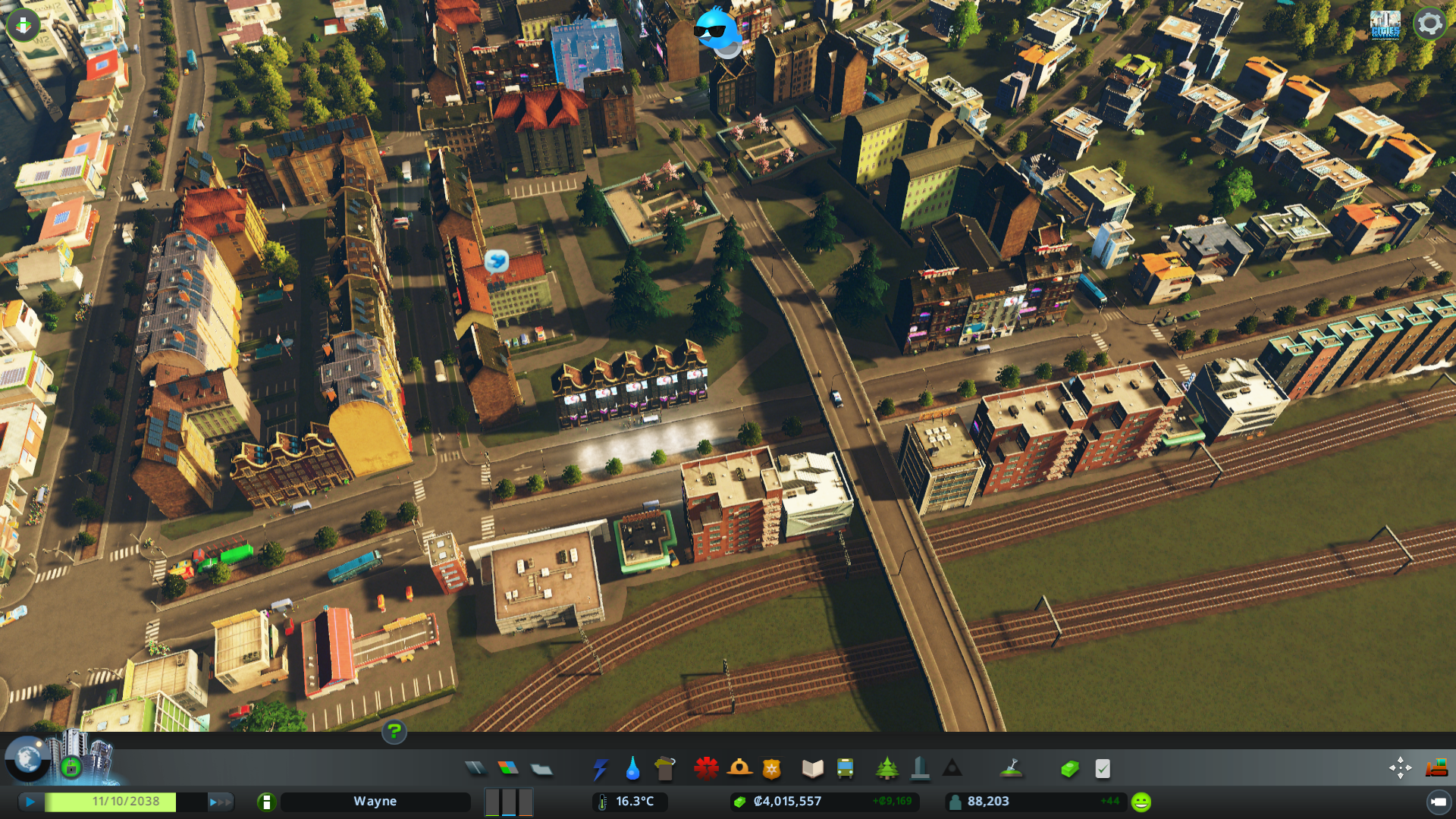Viewport: 1456px width, 819px height.
Task: Select the Garbage services icon
Action: [665, 768]
